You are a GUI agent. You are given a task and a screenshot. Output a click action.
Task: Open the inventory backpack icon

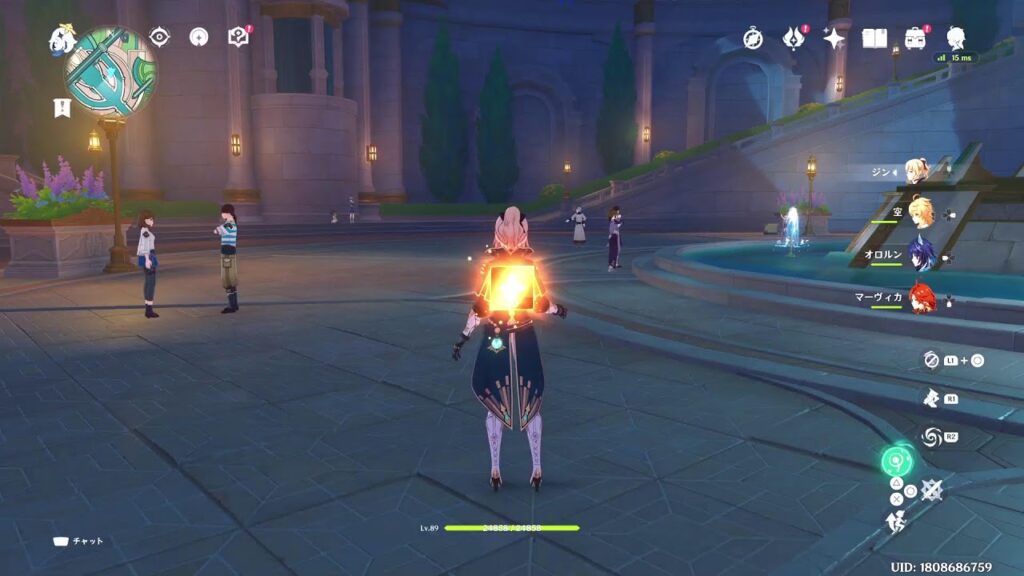click(x=915, y=39)
